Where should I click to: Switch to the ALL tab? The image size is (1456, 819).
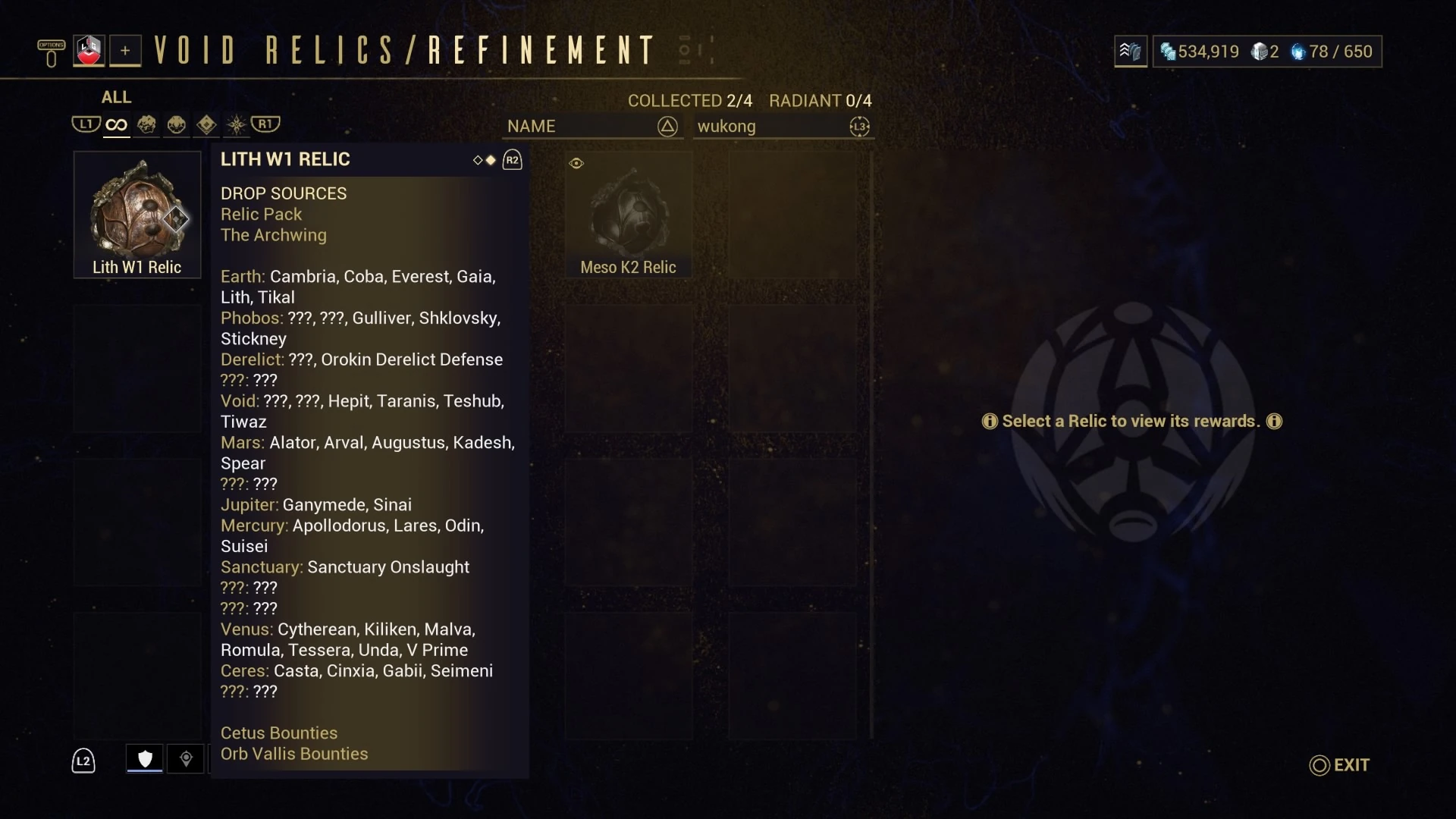(x=115, y=97)
